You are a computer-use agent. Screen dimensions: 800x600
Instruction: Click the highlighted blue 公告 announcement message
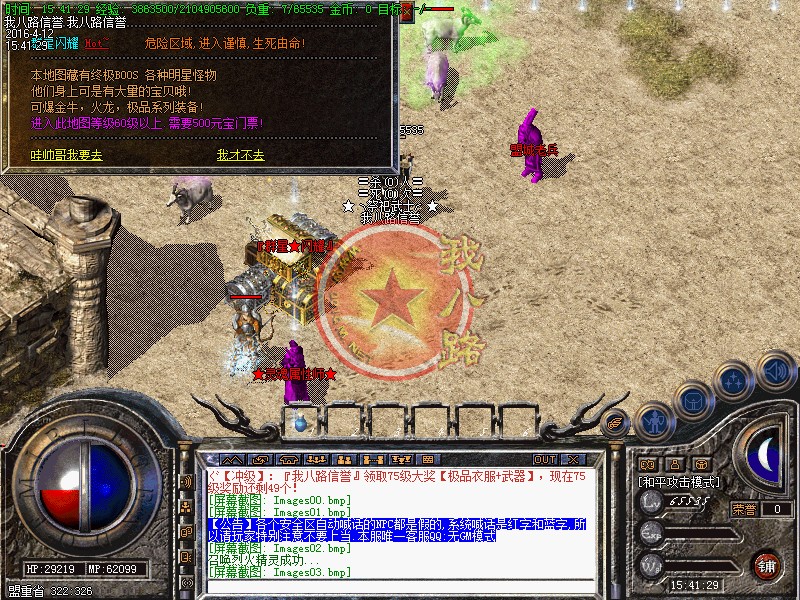tap(400, 530)
